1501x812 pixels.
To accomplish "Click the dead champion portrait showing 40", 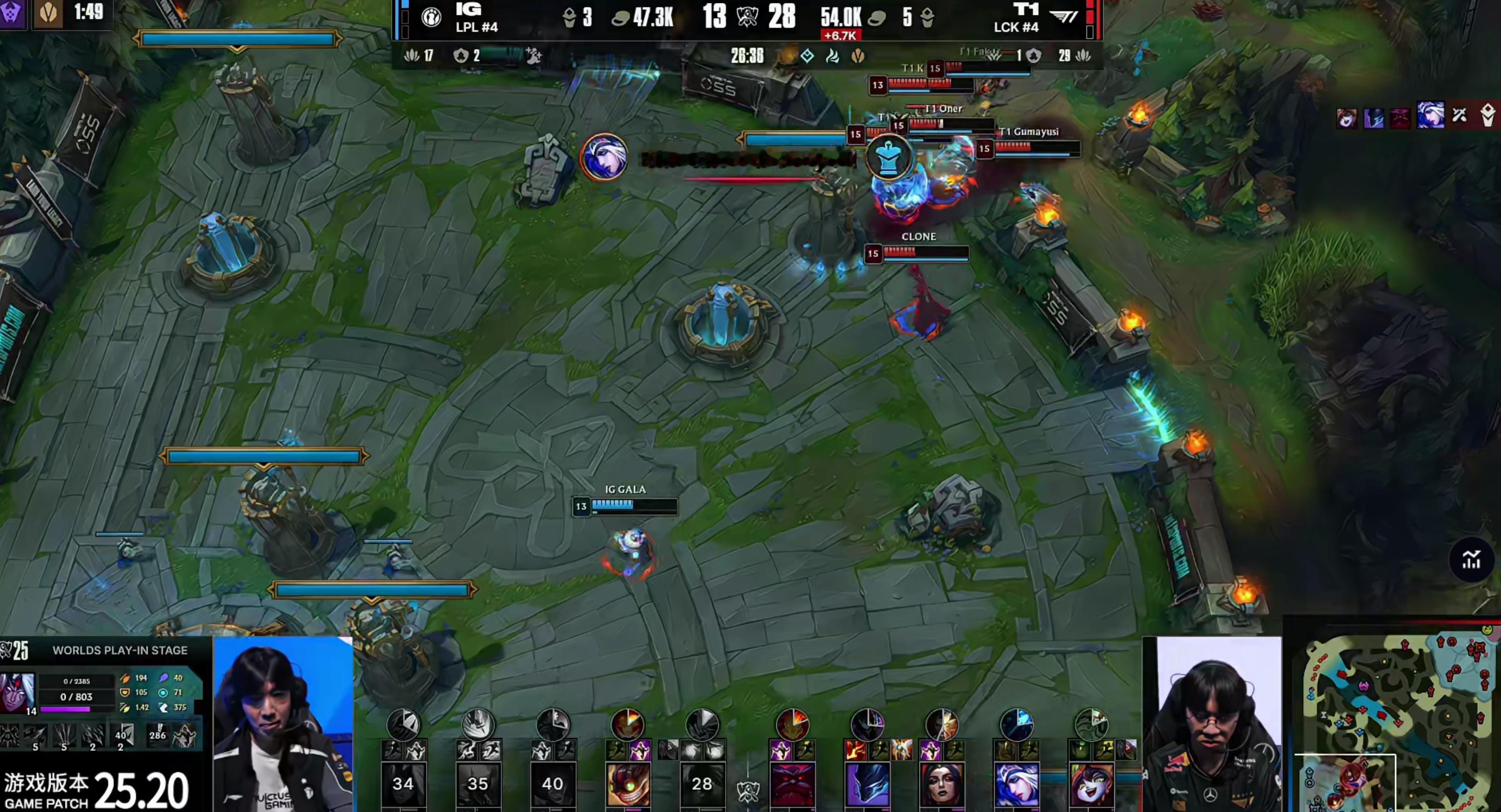I will tap(552, 784).
